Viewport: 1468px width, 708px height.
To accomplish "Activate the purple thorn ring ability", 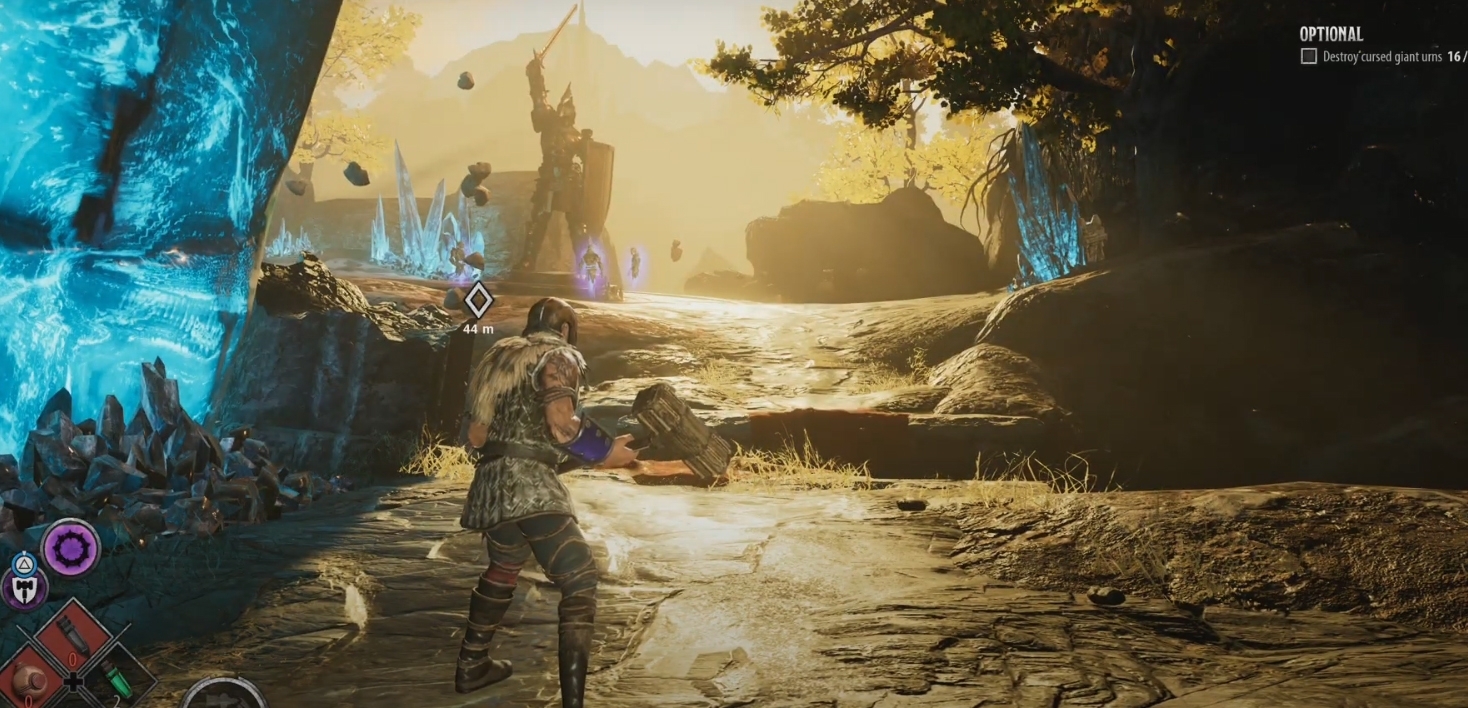I will point(71,547).
